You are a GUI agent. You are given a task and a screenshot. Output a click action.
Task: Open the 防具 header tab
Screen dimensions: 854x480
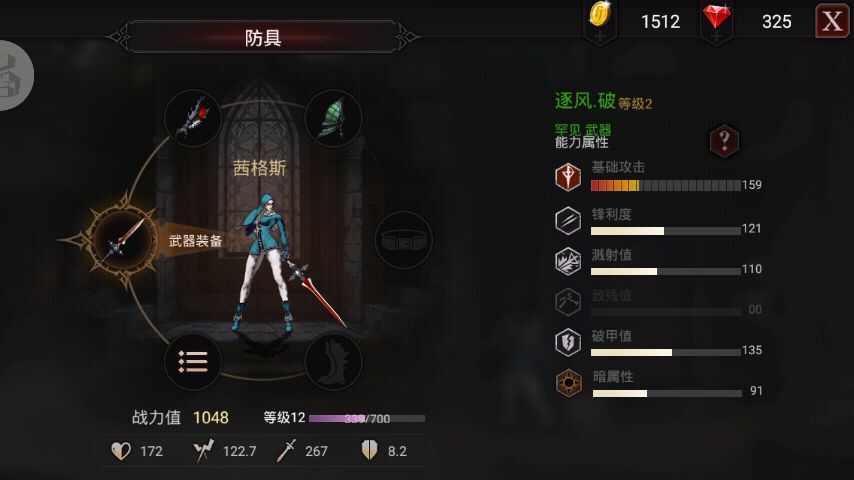click(263, 38)
